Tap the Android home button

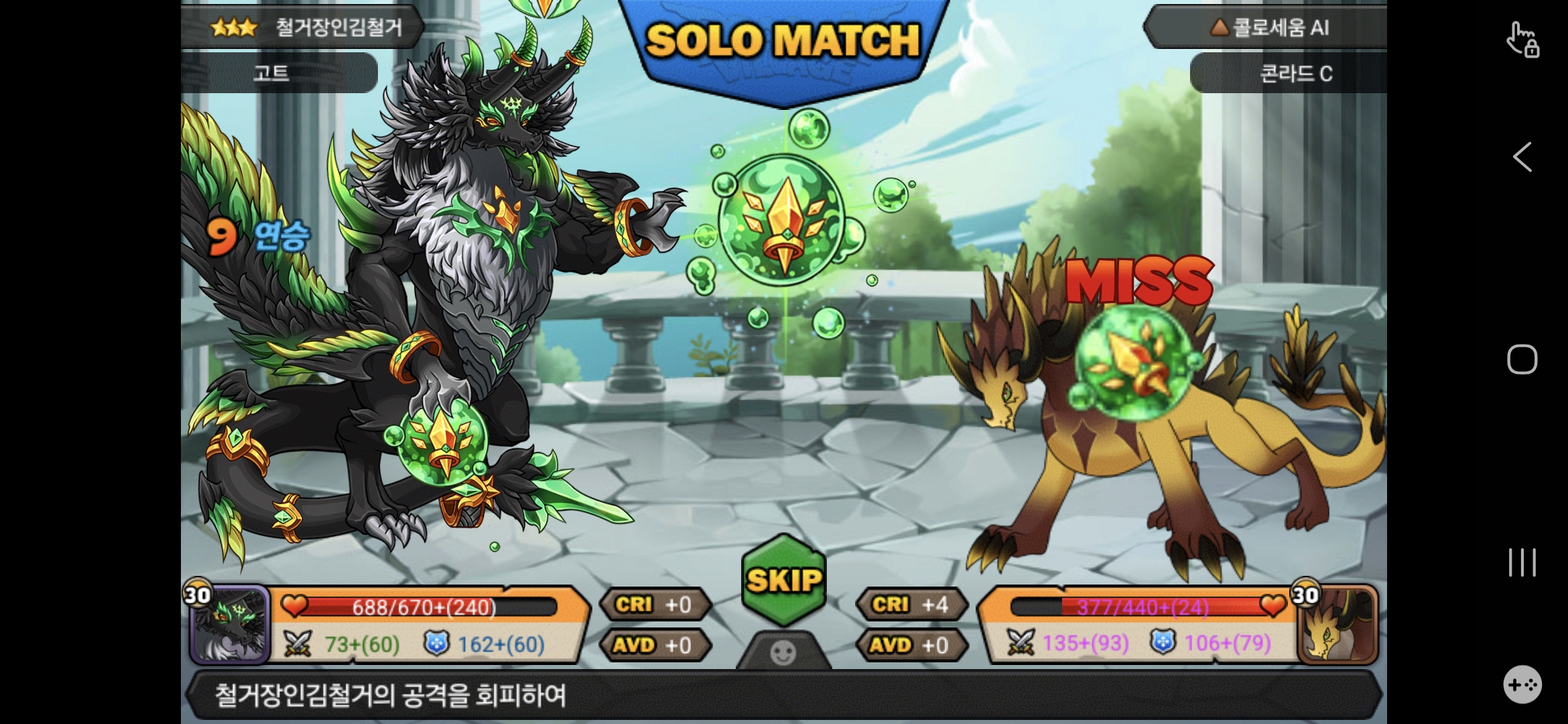click(1522, 359)
